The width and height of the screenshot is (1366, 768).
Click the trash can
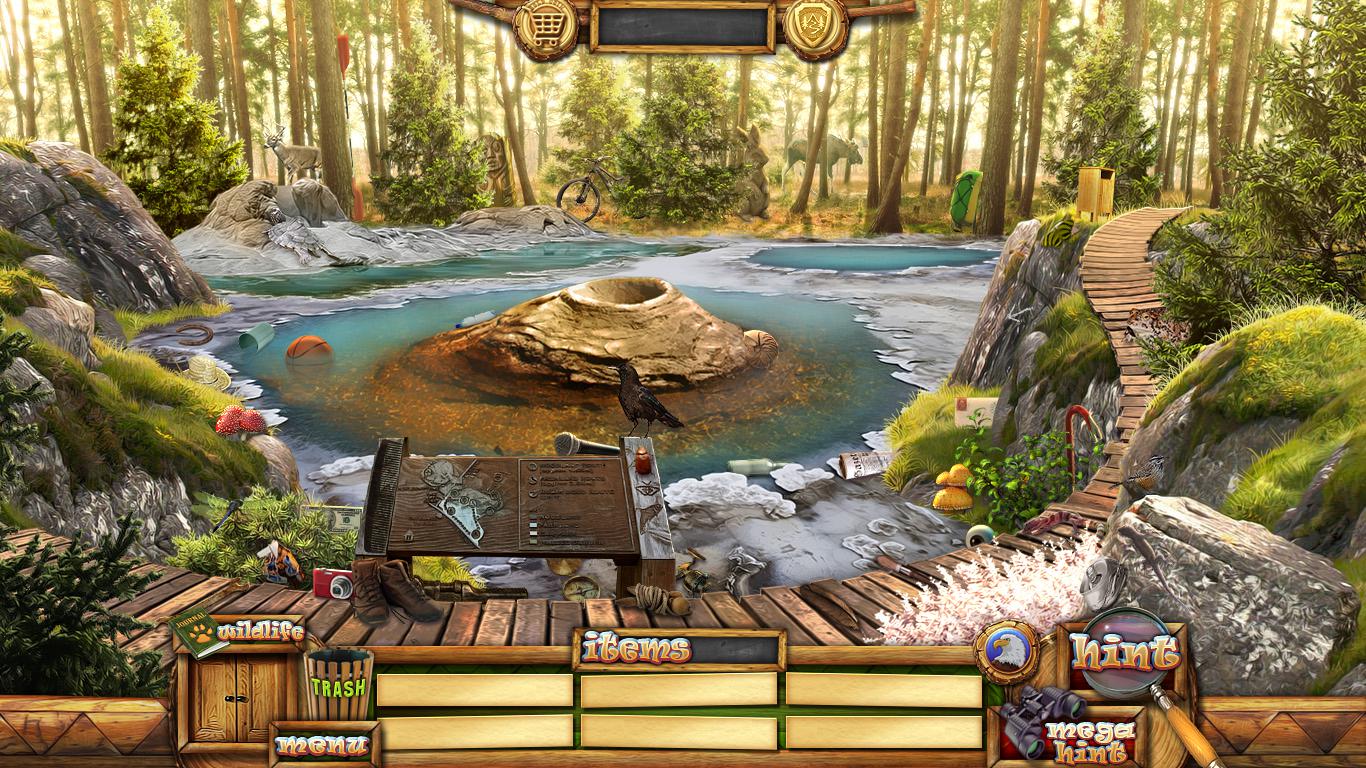pos(338,685)
